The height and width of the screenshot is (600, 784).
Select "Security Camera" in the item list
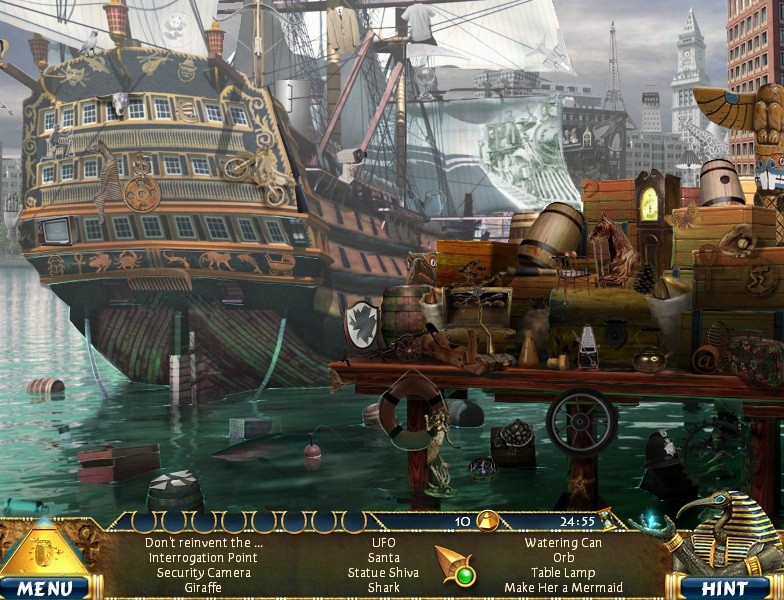coord(203,573)
